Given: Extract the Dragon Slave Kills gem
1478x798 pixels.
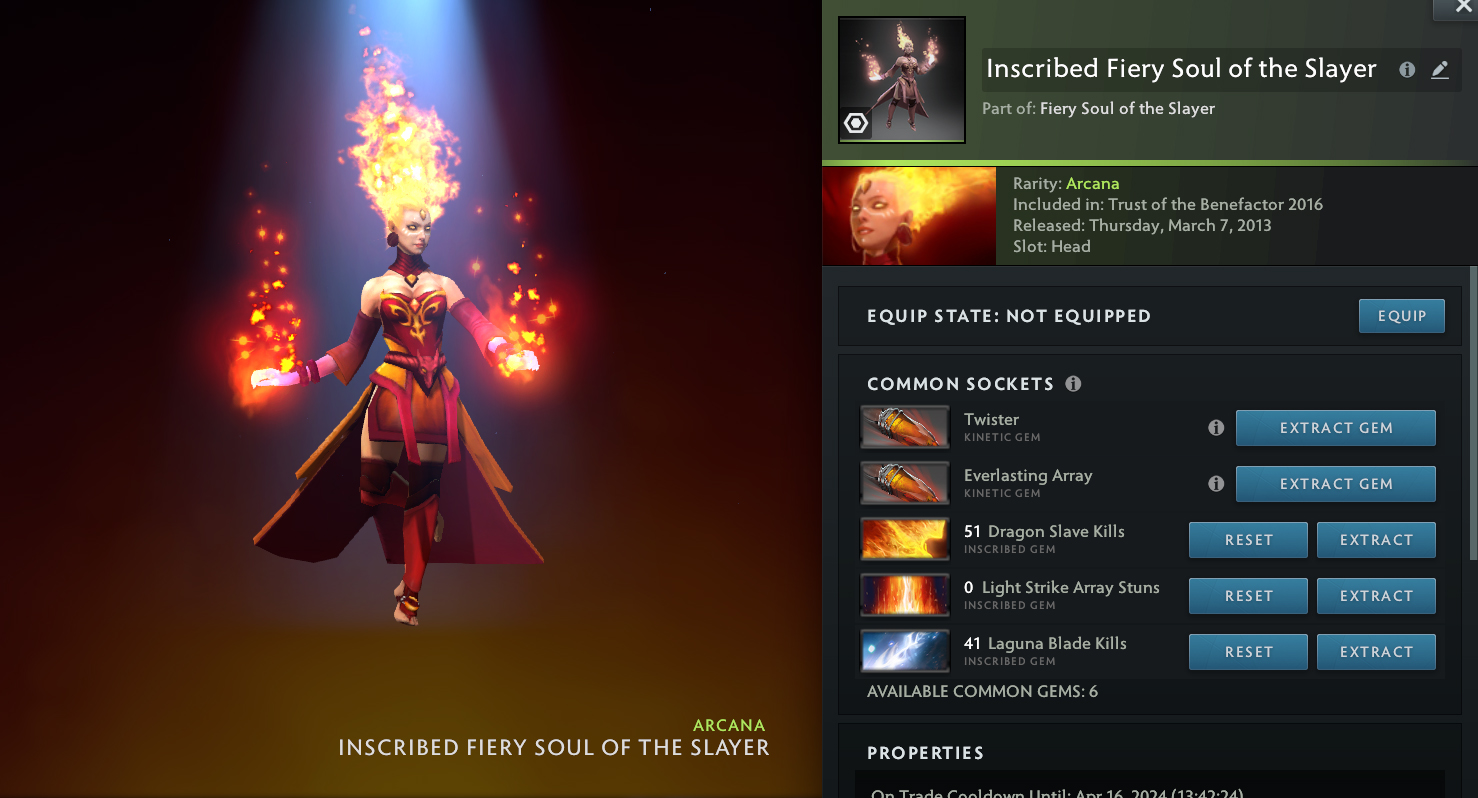Looking at the screenshot, I should tap(1376, 540).
